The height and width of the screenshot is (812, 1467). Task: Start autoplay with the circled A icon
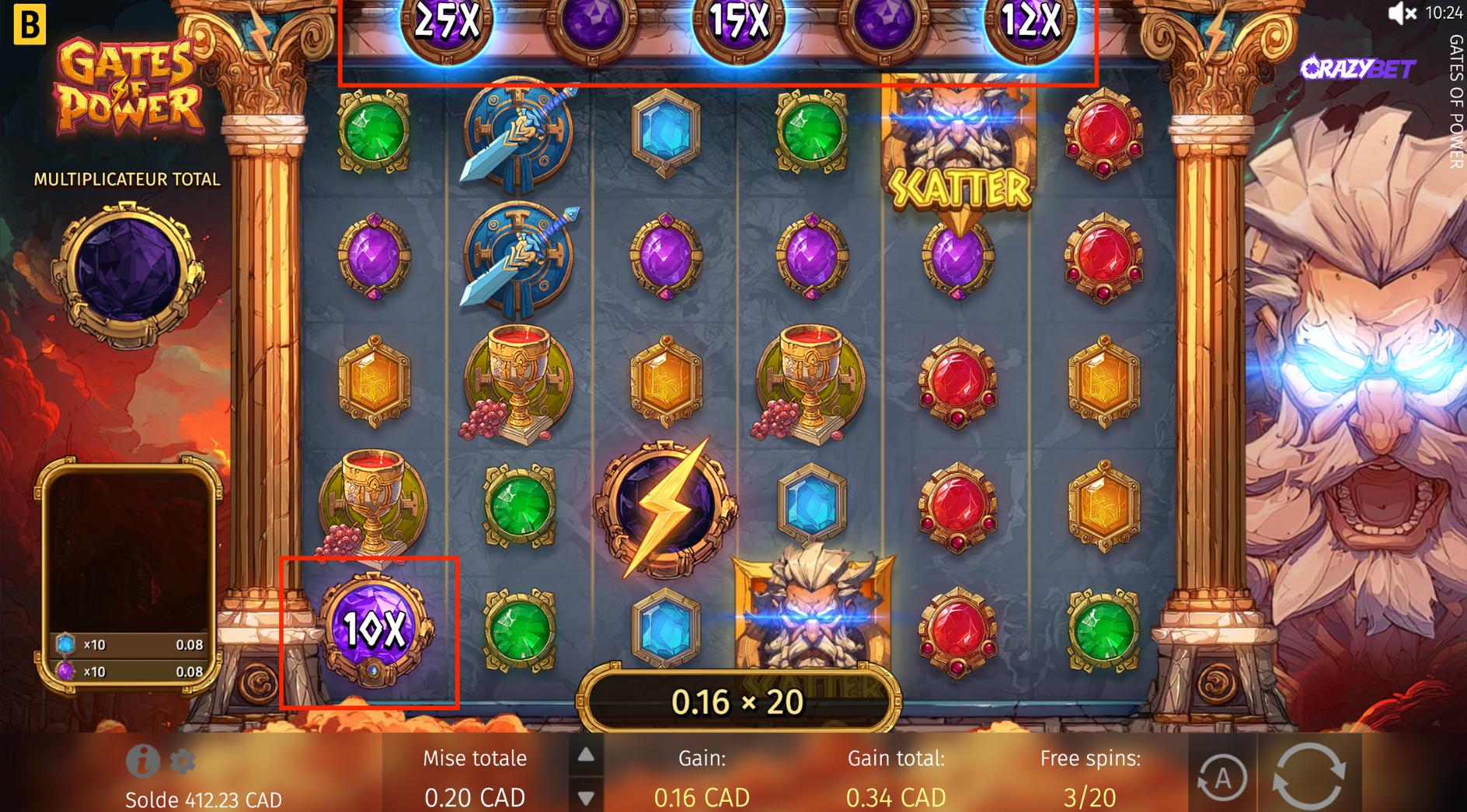pyautogui.click(x=1223, y=775)
